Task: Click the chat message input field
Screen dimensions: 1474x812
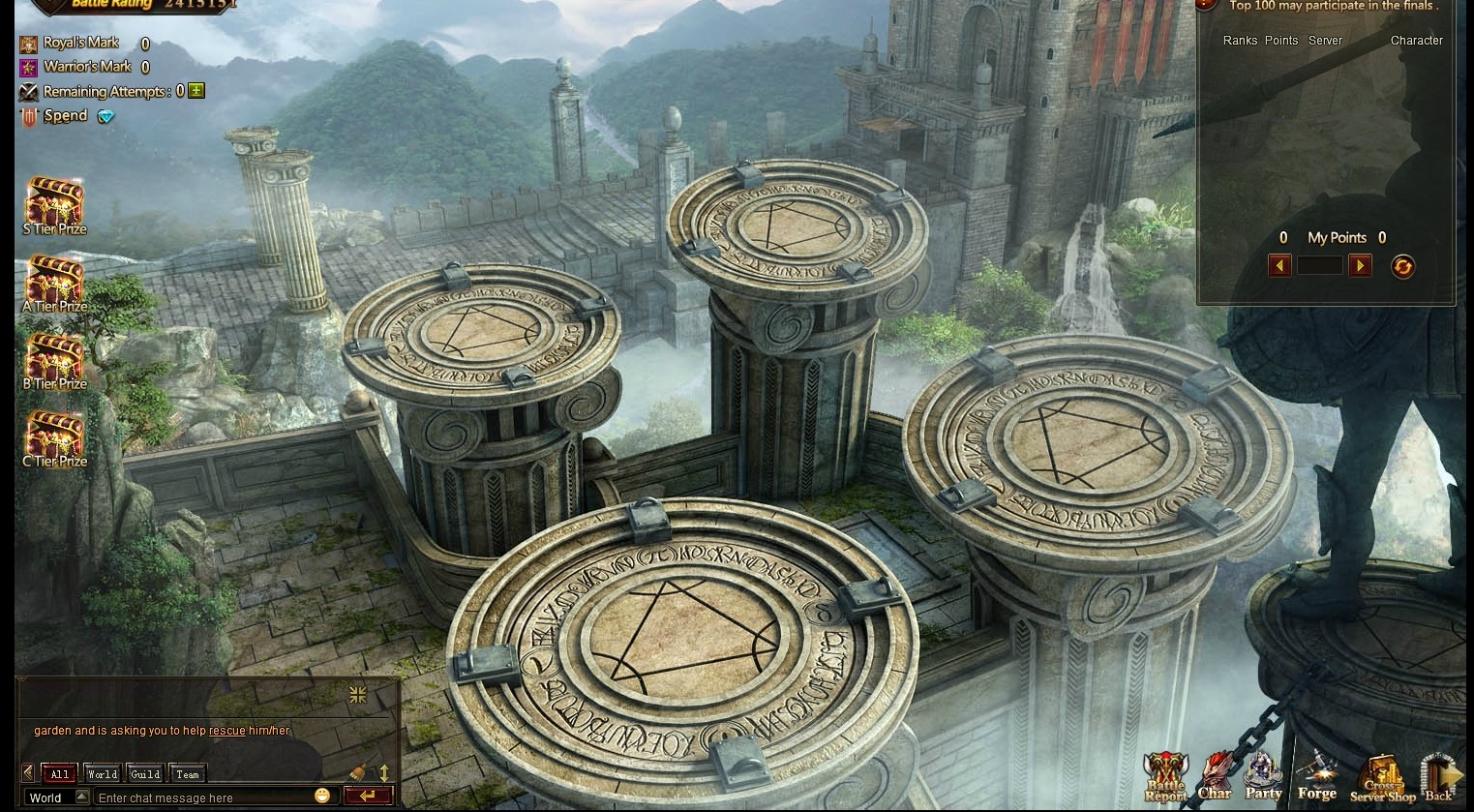Action: pyautogui.click(x=203, y=797)
